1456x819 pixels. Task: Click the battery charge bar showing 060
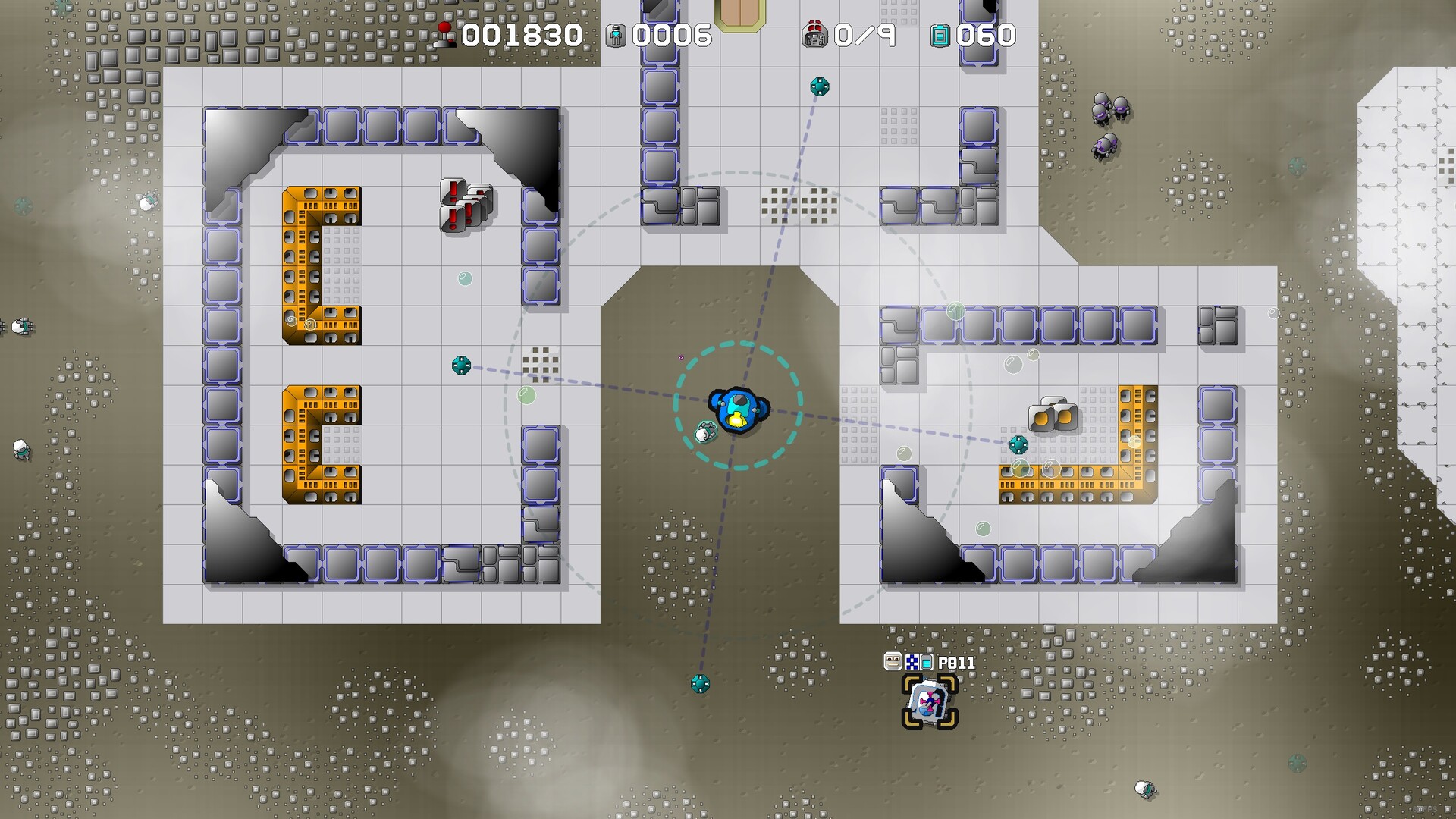point(984,33)
